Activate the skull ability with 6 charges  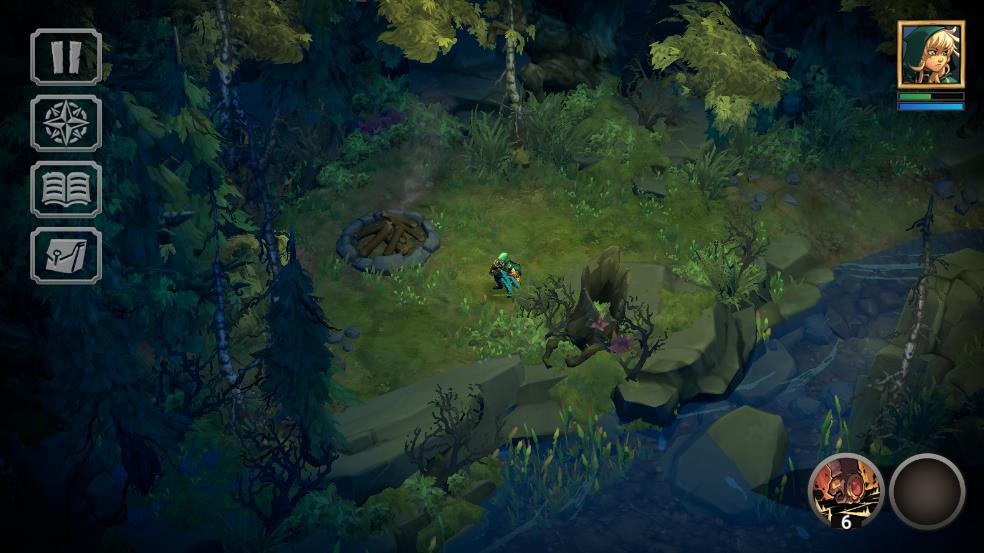tap(845, 490)
